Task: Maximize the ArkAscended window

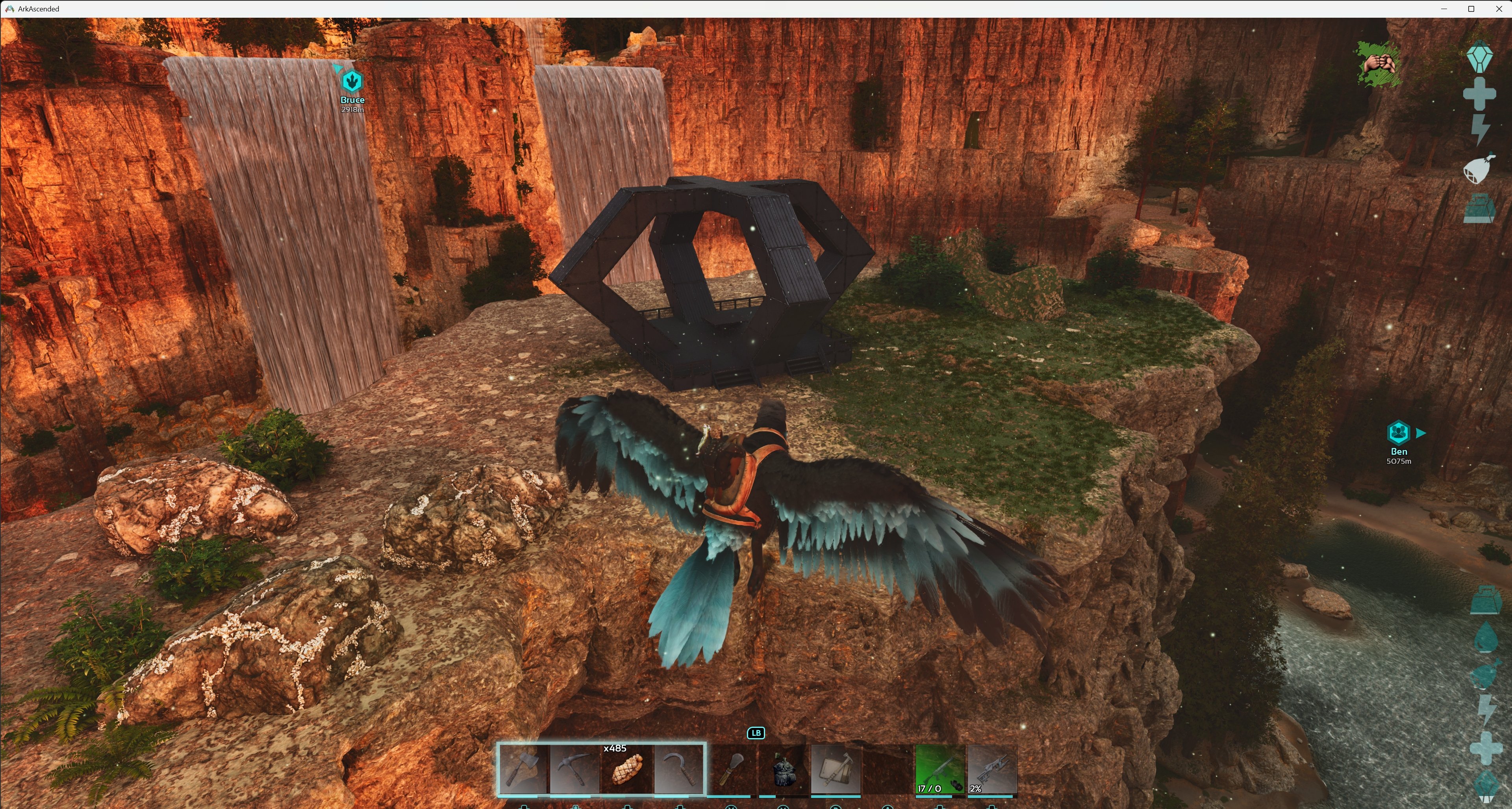Action: click(x=1471, y=9)
